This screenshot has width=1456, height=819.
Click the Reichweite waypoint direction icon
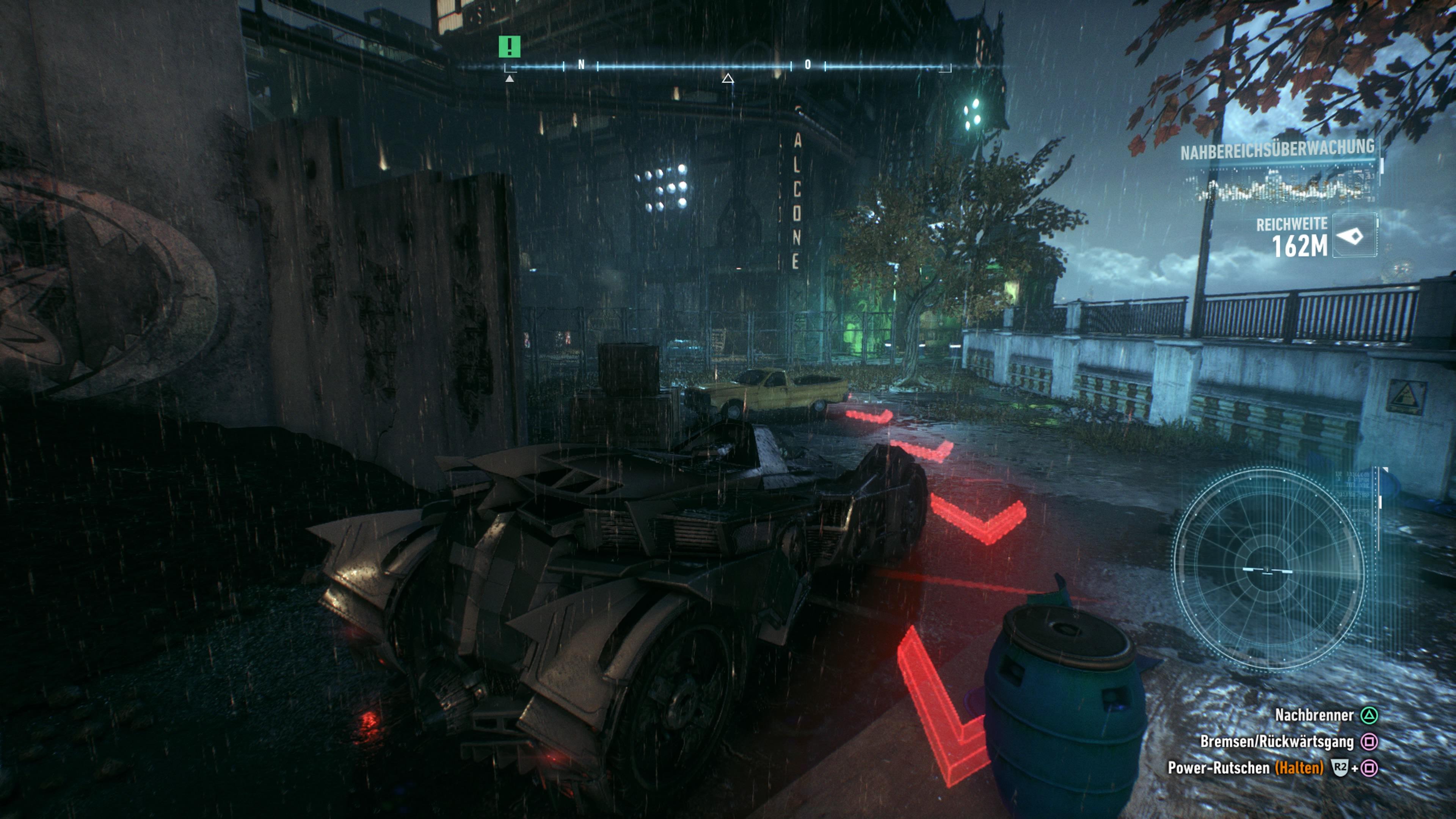[x=1353, y=236]
